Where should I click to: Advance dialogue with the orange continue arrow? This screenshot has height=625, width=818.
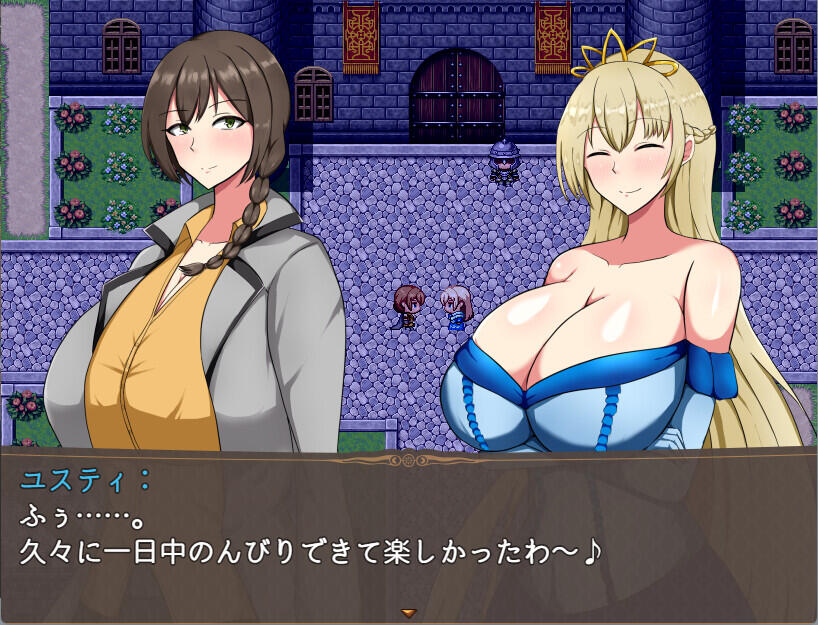[x=408, y=611]
